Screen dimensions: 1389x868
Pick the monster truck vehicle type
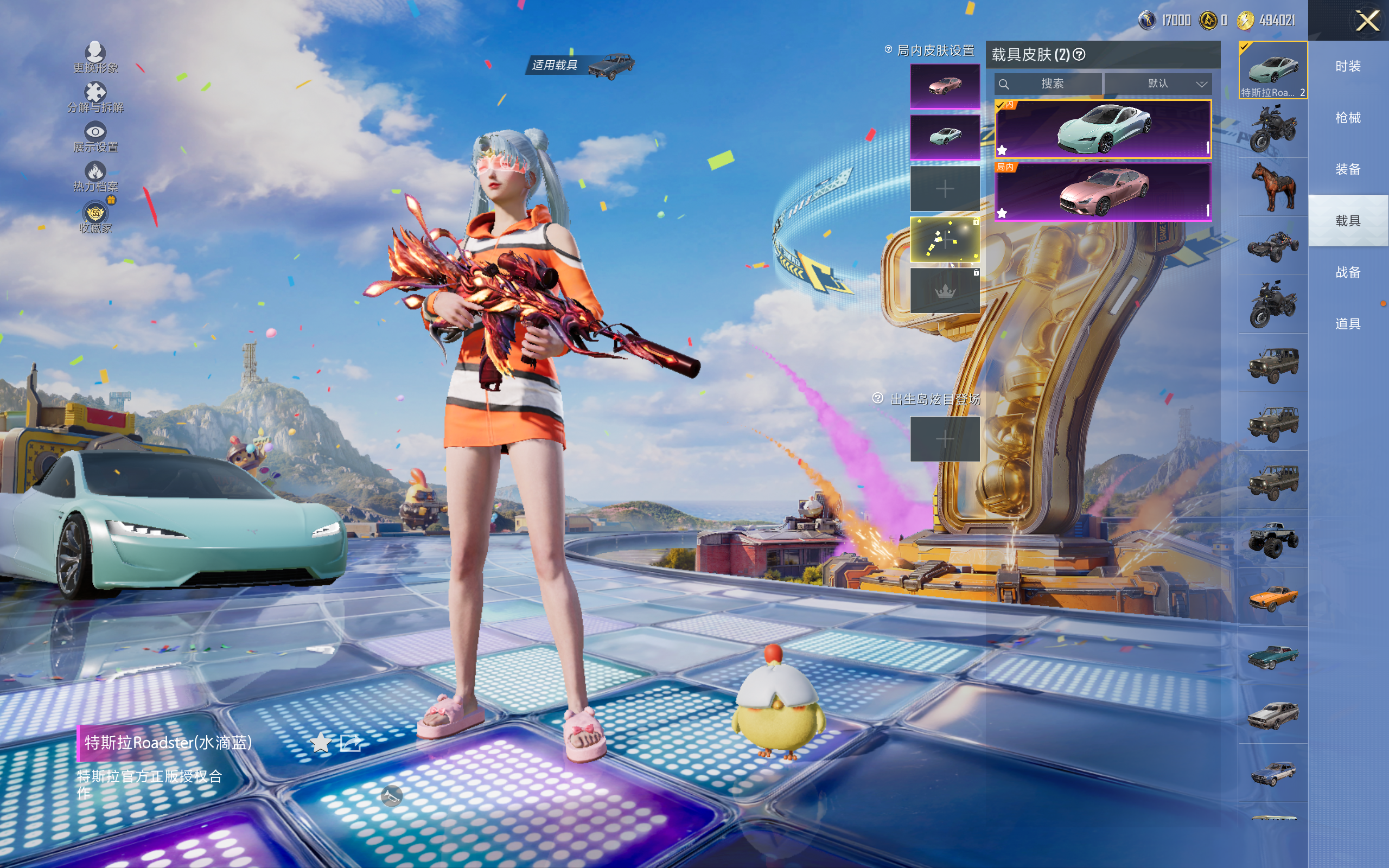1273,539
